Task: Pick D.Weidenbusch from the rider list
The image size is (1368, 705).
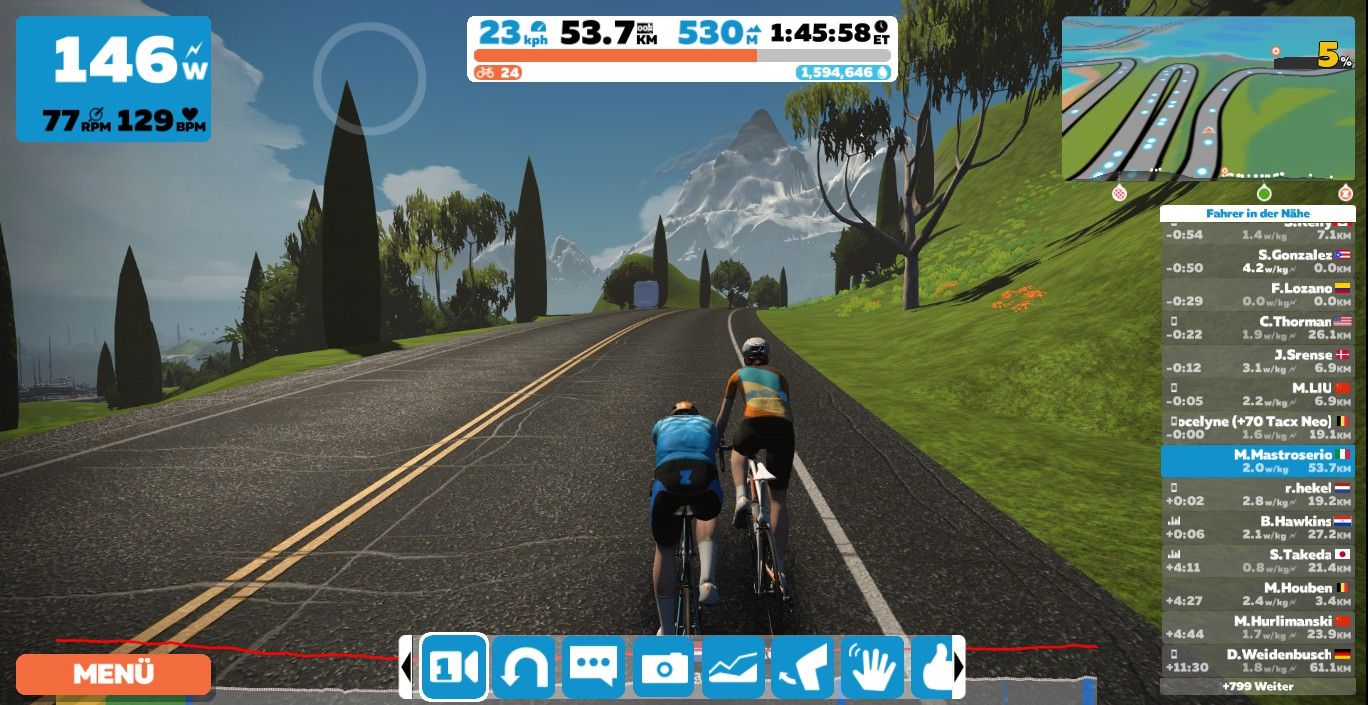Action: [x=1258, y=660]
